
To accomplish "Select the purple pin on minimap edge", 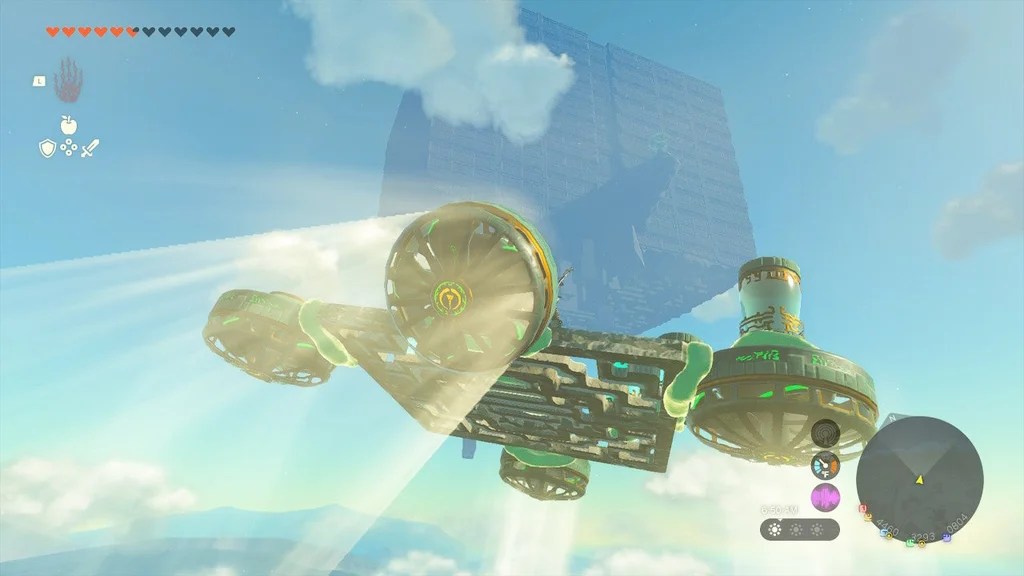I will click(x=947, y=537).
